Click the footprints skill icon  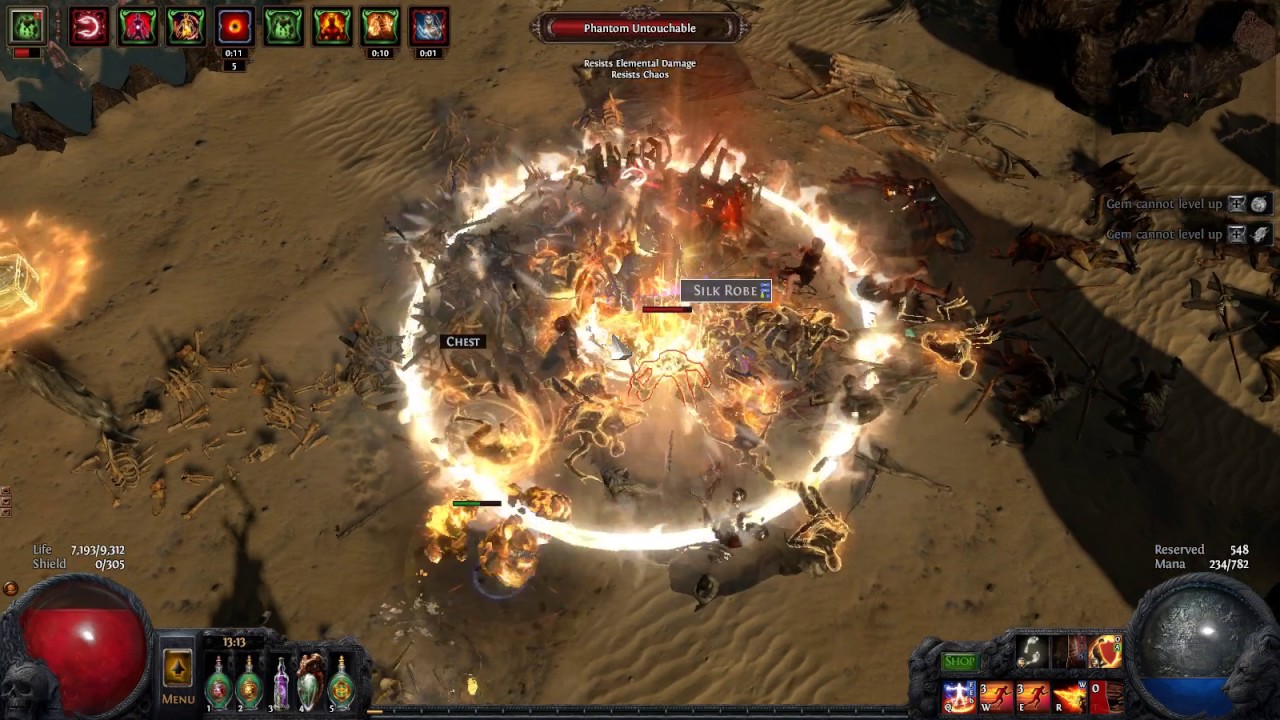(x=1032, y=653)
